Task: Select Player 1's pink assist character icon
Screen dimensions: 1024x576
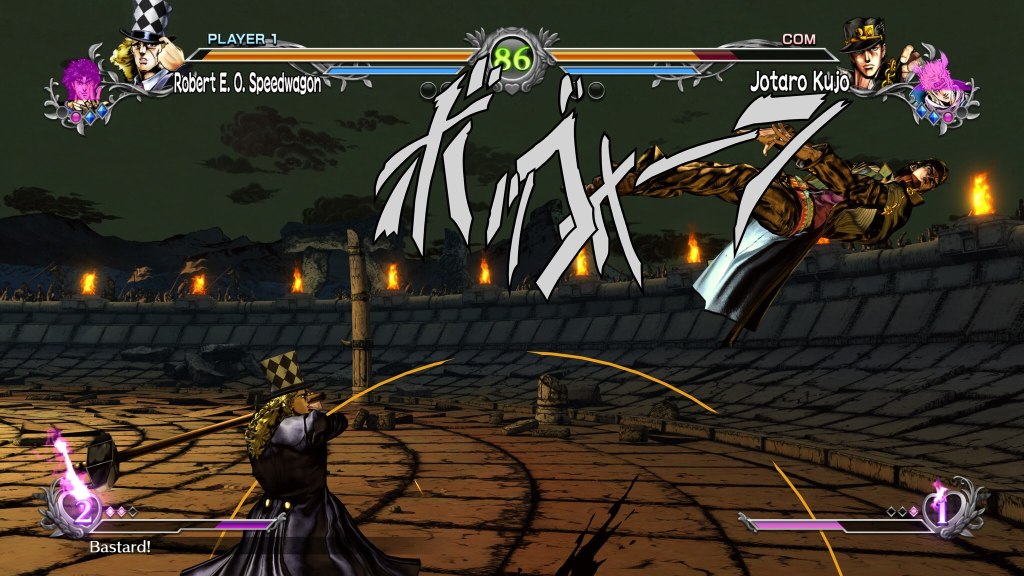Action: coord(80,84)
